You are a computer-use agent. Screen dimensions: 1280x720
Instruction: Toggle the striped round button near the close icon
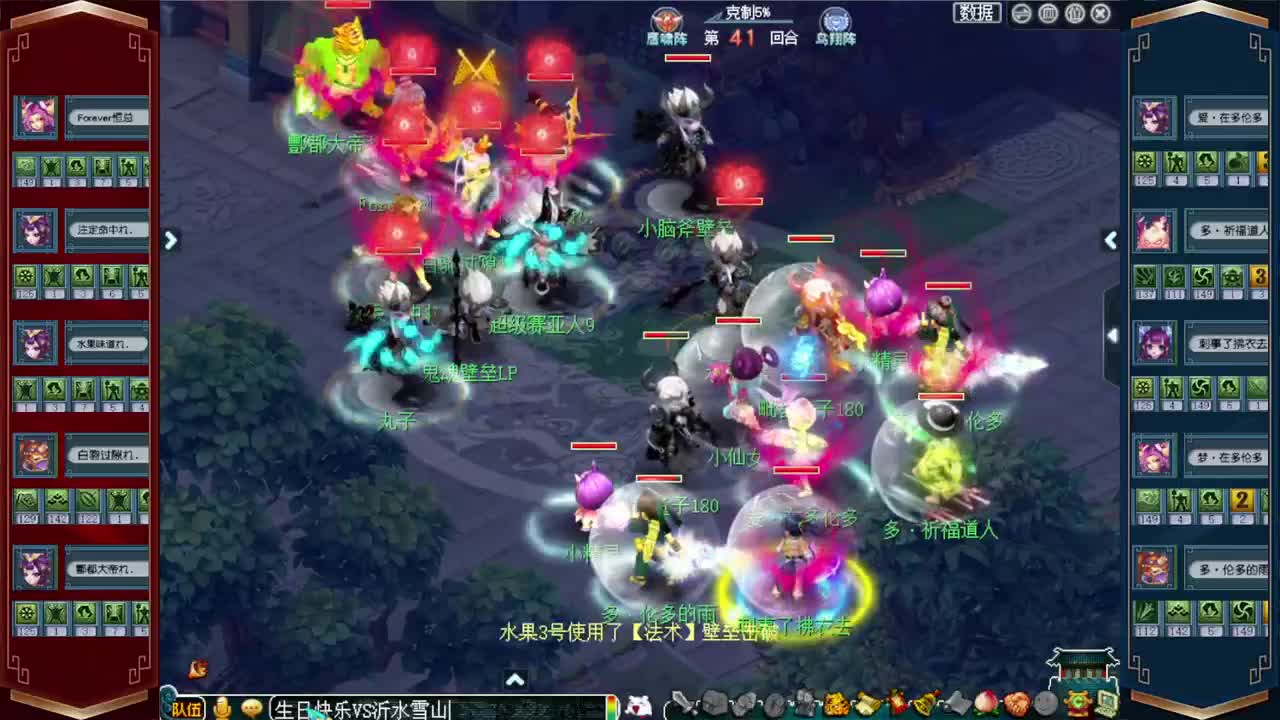click(x=1074, y=13)
